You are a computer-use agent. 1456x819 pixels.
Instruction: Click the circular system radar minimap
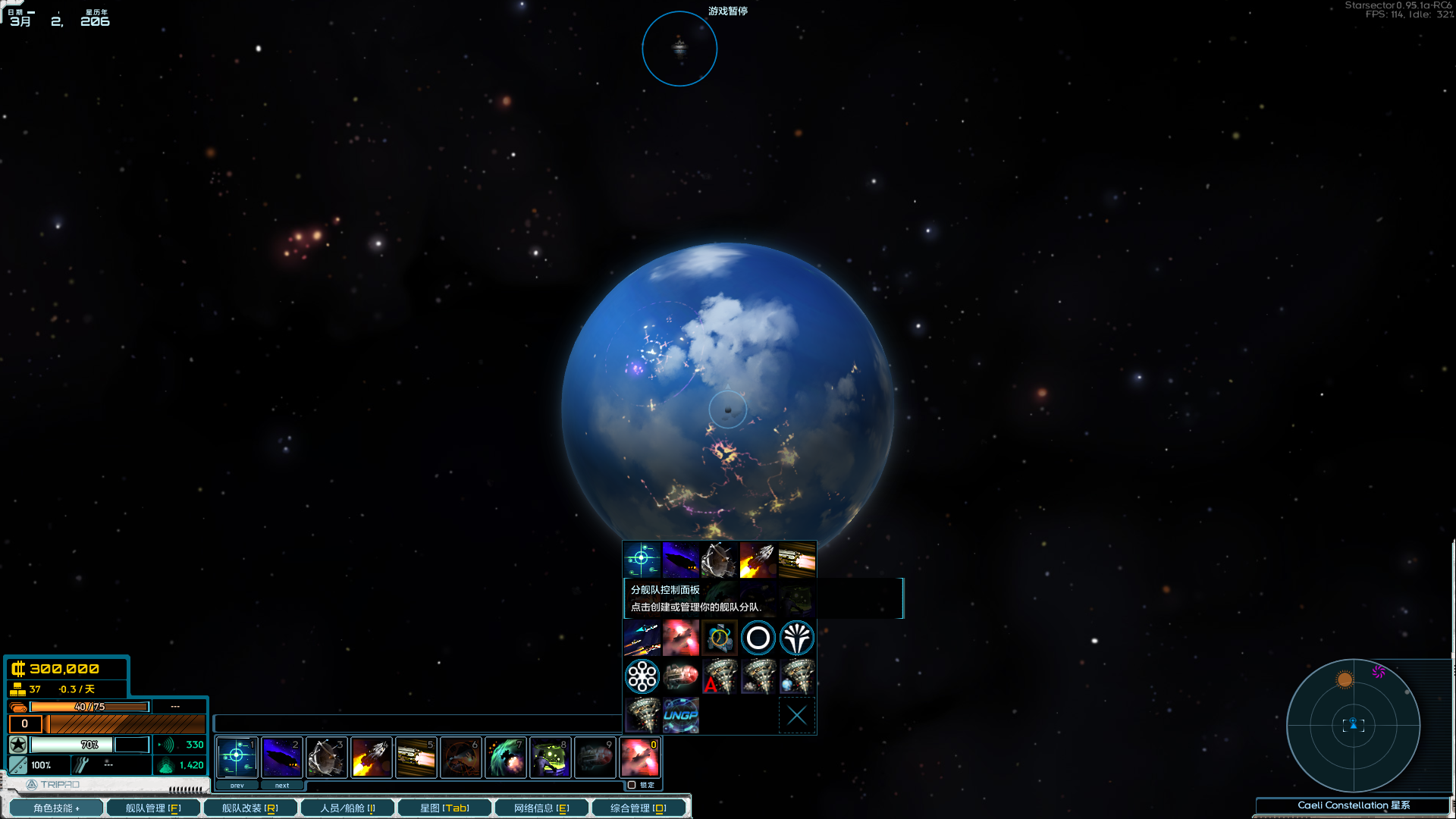pos(1353,726)
